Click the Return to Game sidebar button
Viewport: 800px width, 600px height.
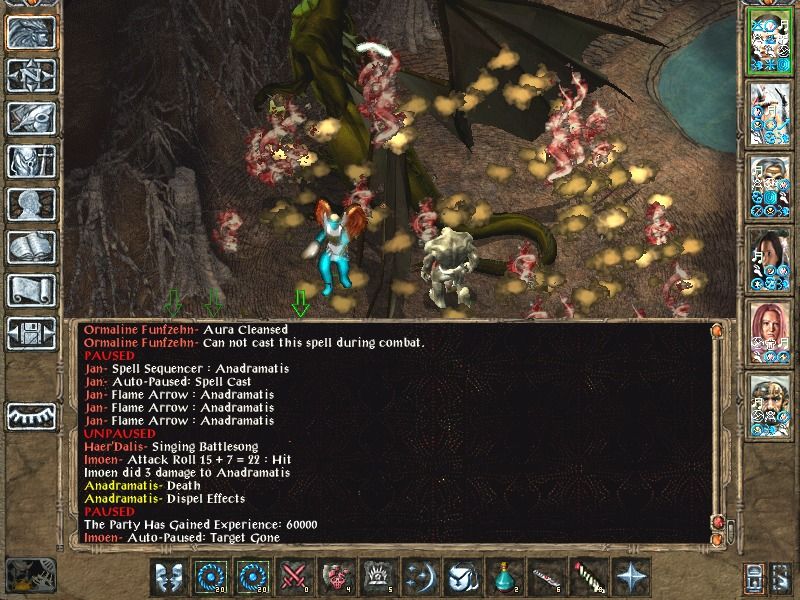(x=31, y=33)
